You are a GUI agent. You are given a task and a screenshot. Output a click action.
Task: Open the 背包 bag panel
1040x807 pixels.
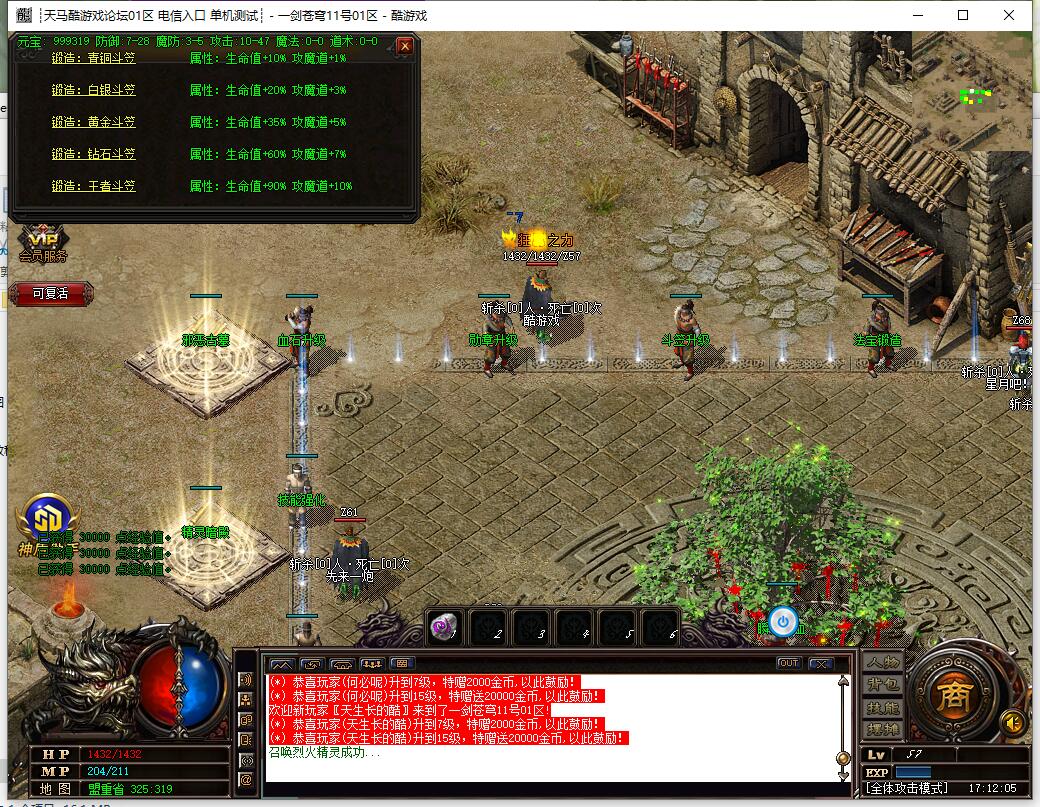883,685
